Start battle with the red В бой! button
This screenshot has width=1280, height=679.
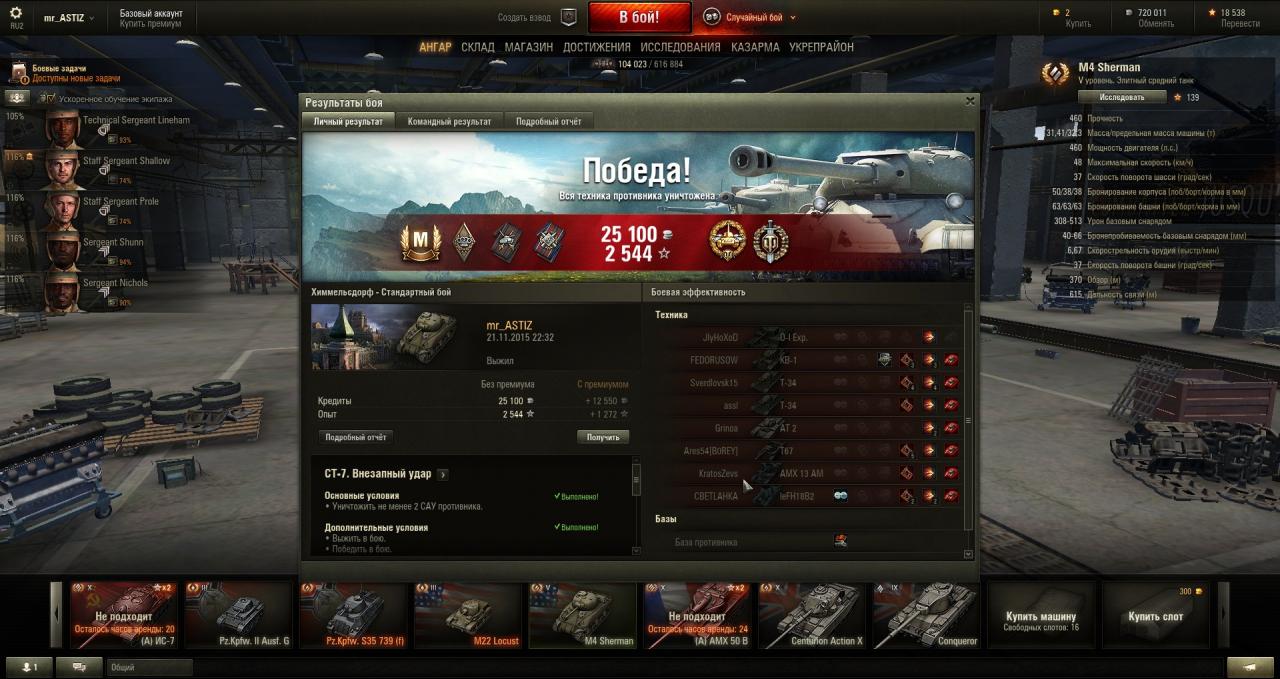[639, 17]
